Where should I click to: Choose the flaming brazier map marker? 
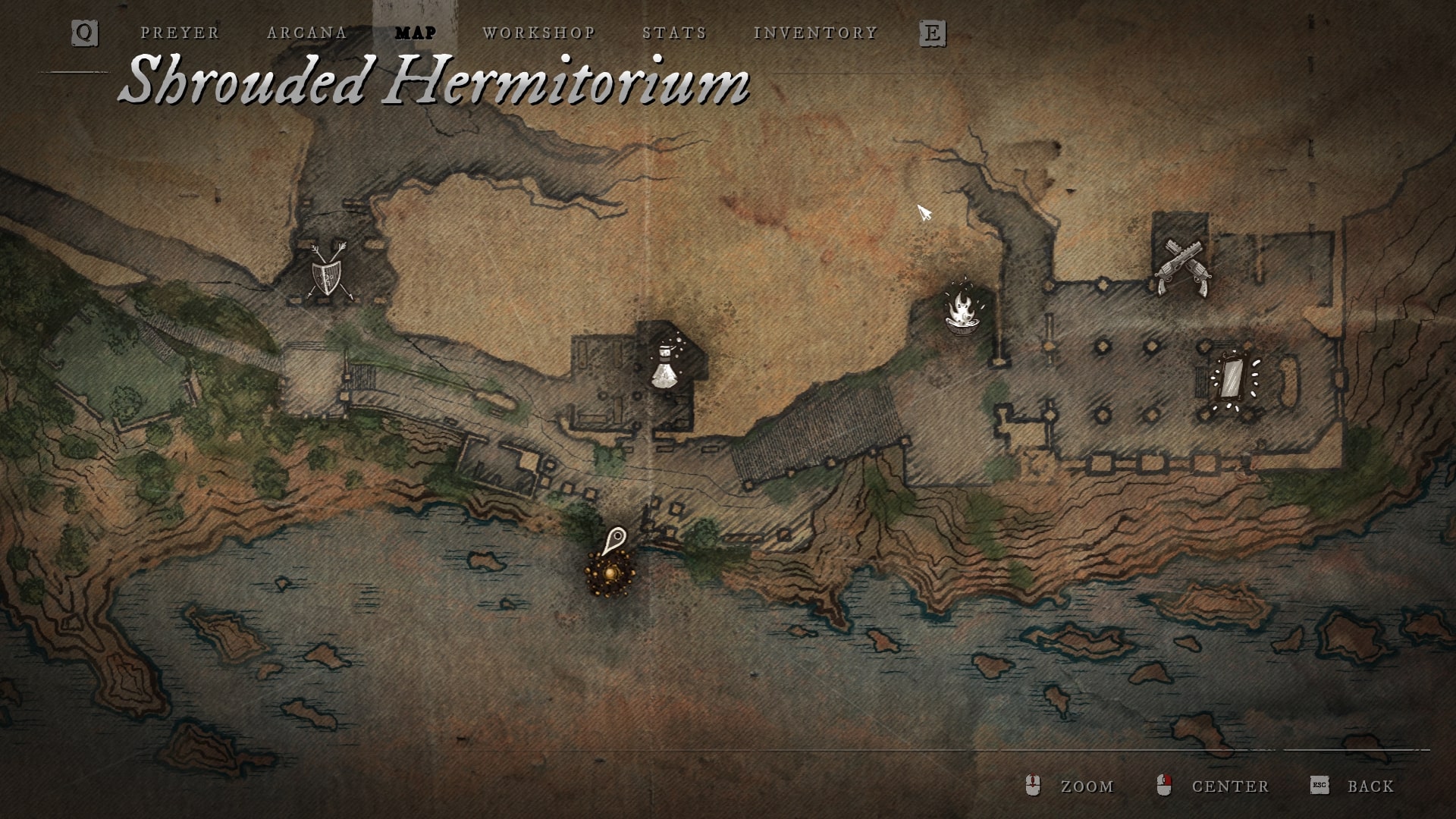[x=963, y=307]
